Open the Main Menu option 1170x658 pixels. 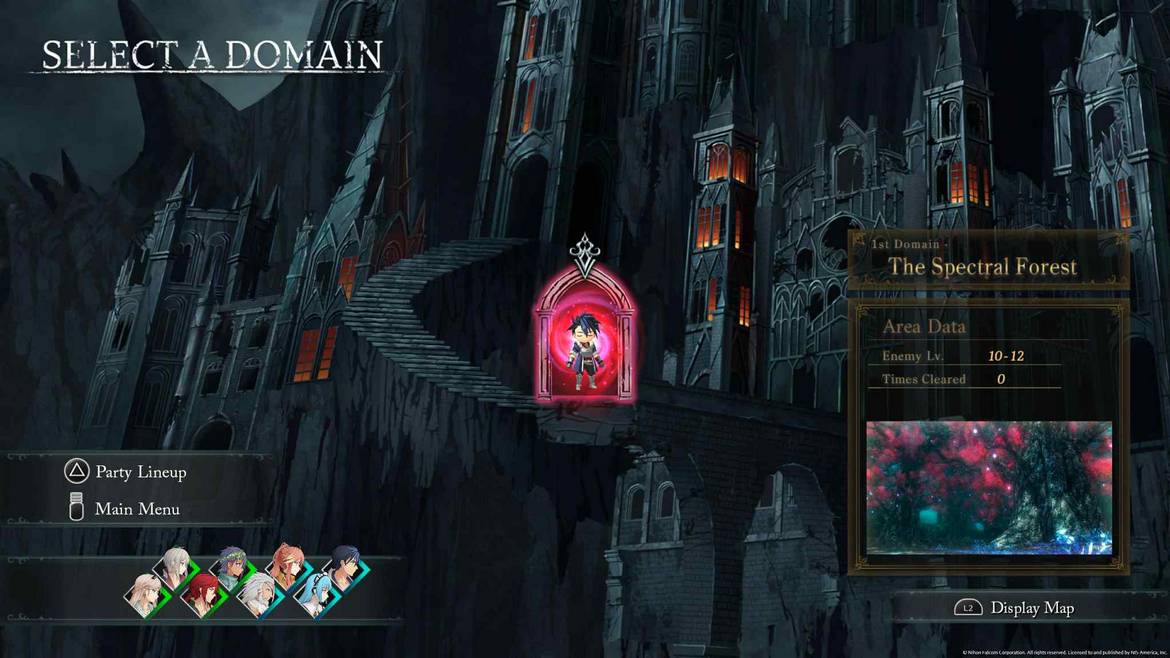point(137,509)
